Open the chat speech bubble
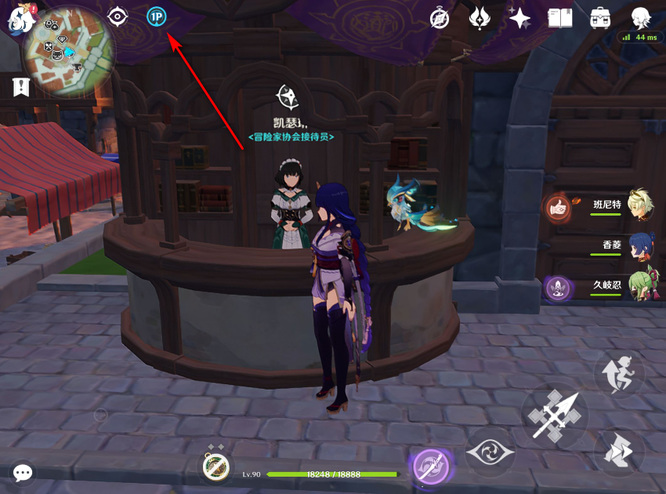This screenshot has height=494, width=666. (22, 473)
